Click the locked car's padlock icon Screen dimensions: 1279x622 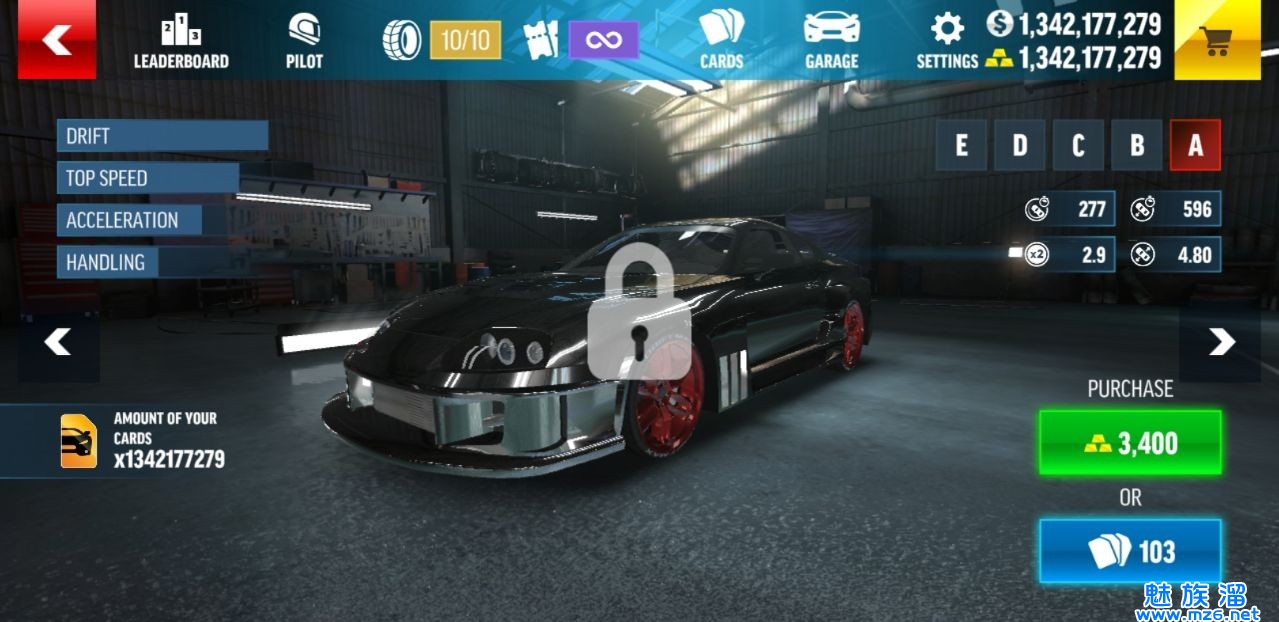639,313
